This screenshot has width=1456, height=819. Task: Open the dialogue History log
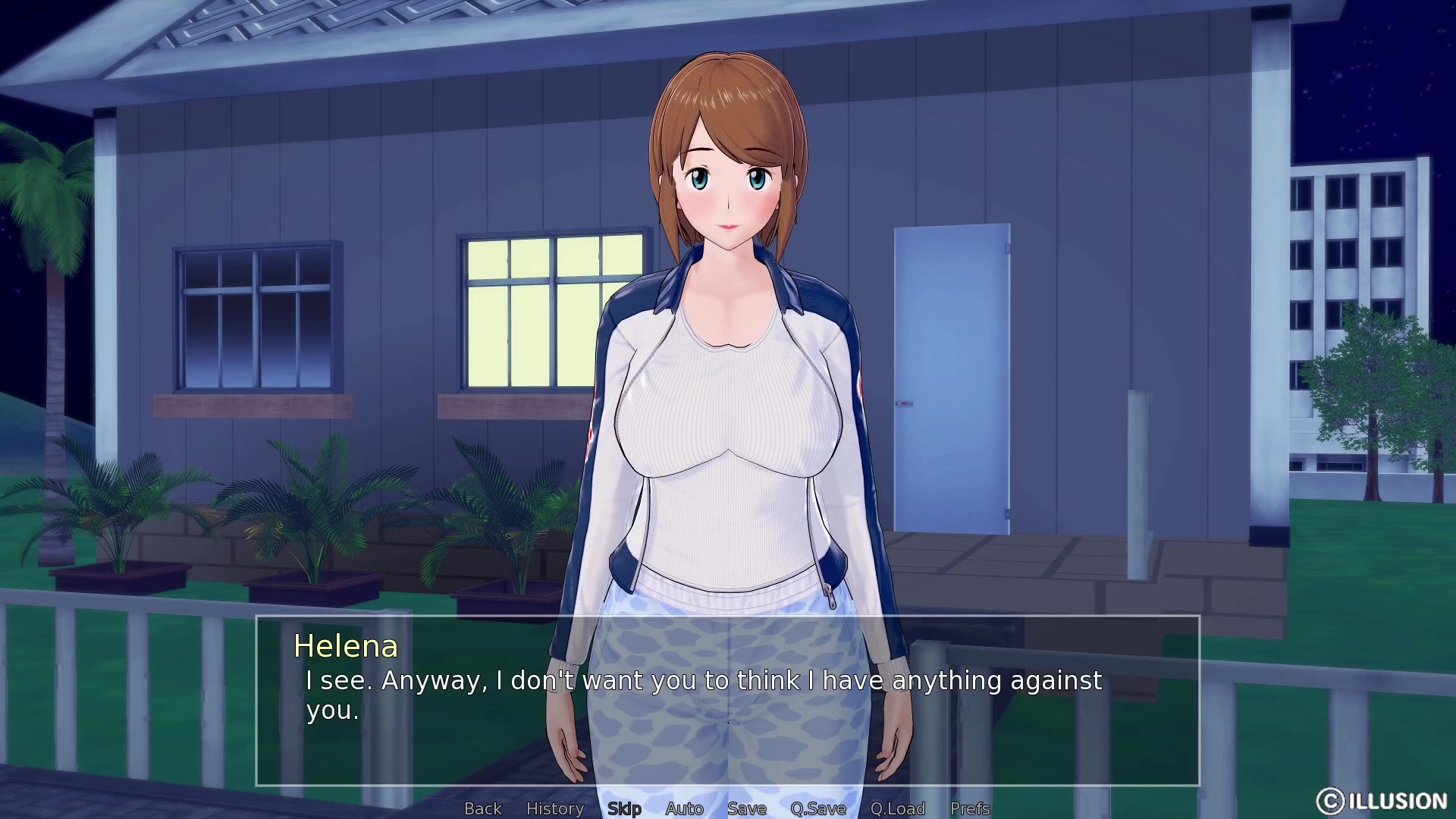(x=555, y=808)
